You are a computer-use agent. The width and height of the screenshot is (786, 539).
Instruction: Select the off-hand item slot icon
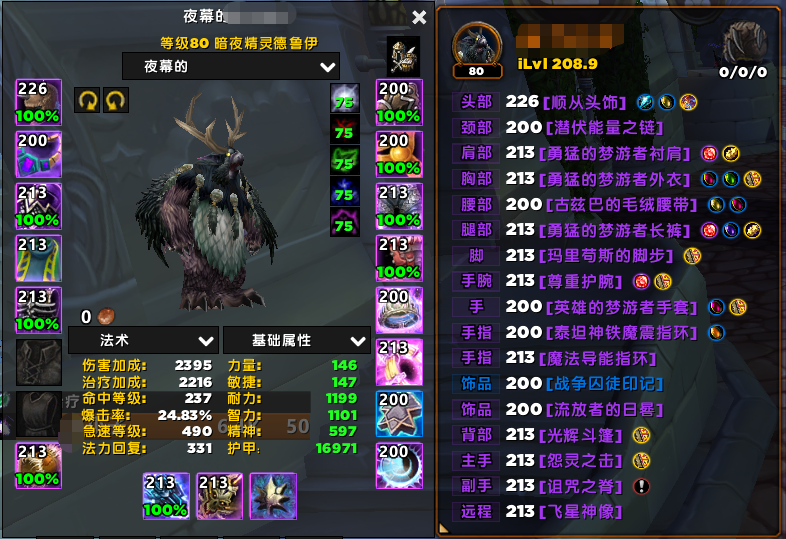219,494
